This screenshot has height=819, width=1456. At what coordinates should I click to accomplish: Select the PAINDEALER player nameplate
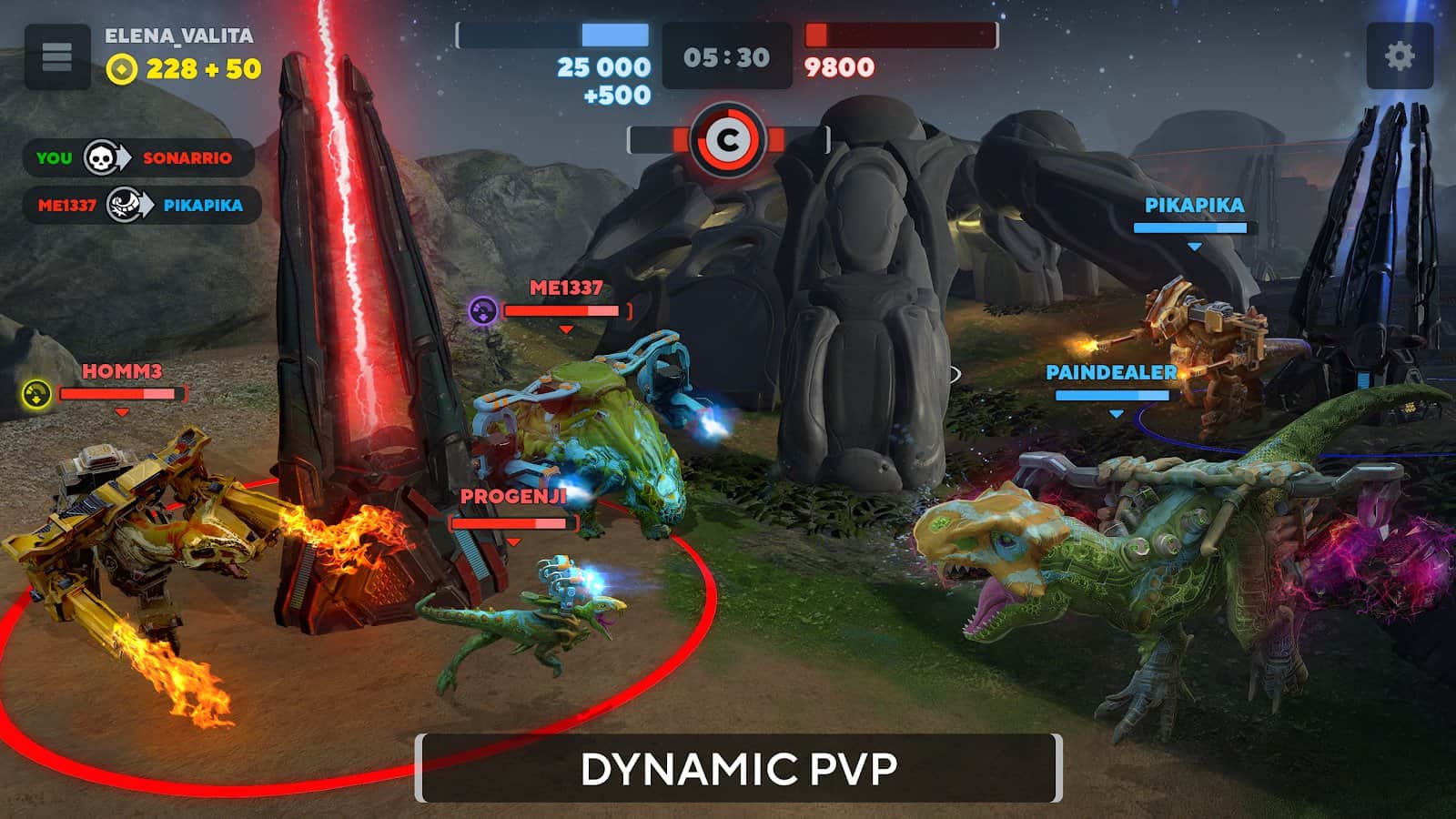tap(1112, 373)
